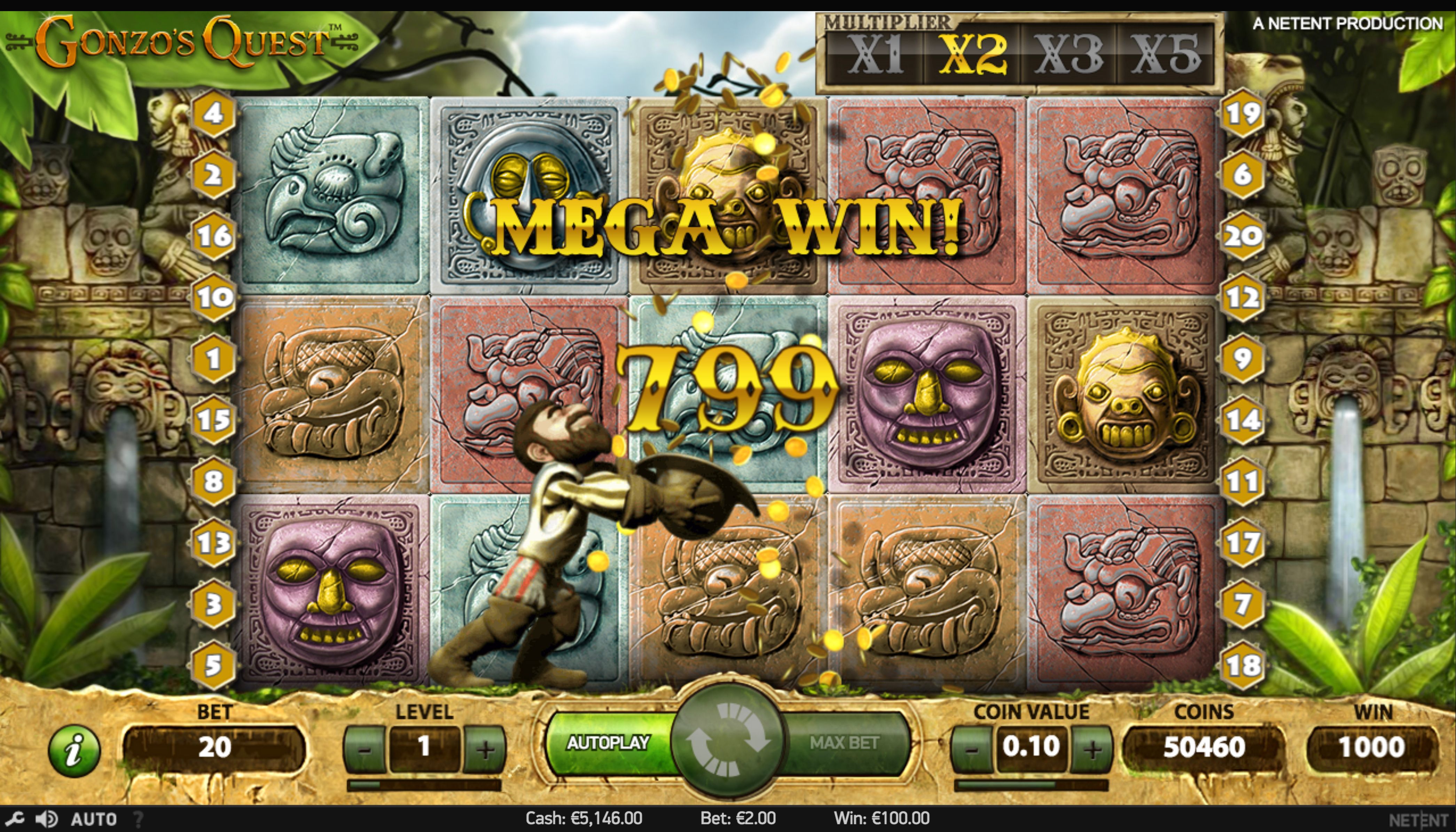Show payline 4 marker
The width and height of the screenshot is (1456, 832).
point(213,113)
